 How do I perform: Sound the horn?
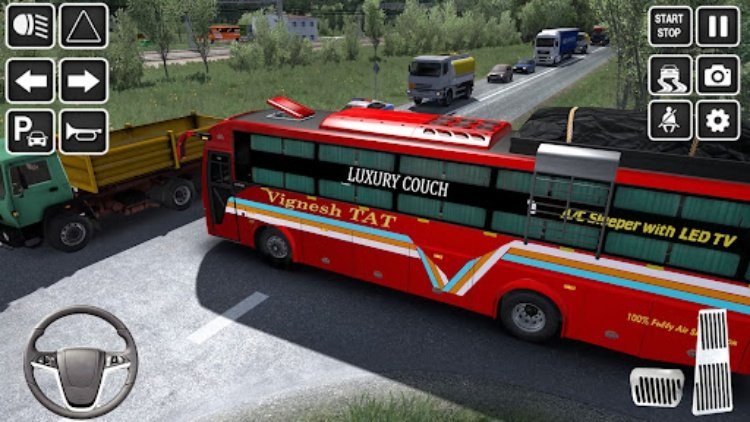[x=83, y=132]
